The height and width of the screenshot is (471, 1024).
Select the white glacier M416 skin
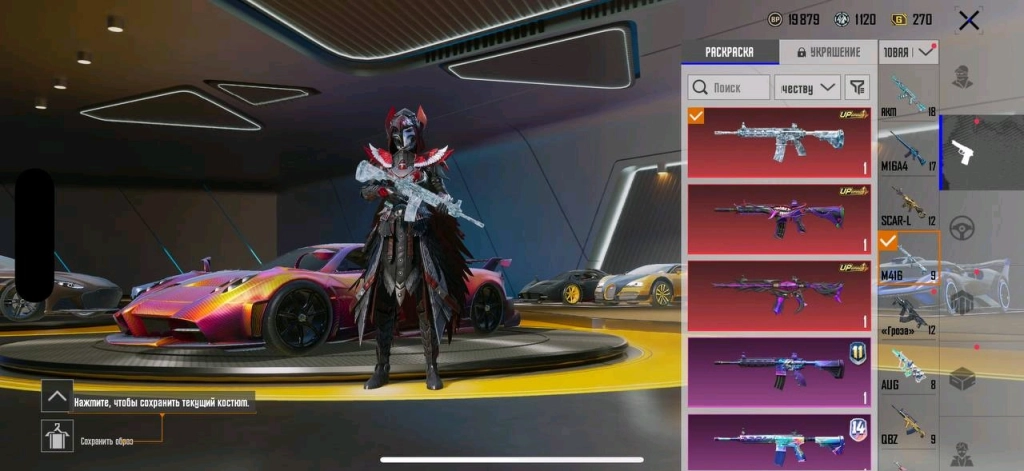tap(778, 142)
